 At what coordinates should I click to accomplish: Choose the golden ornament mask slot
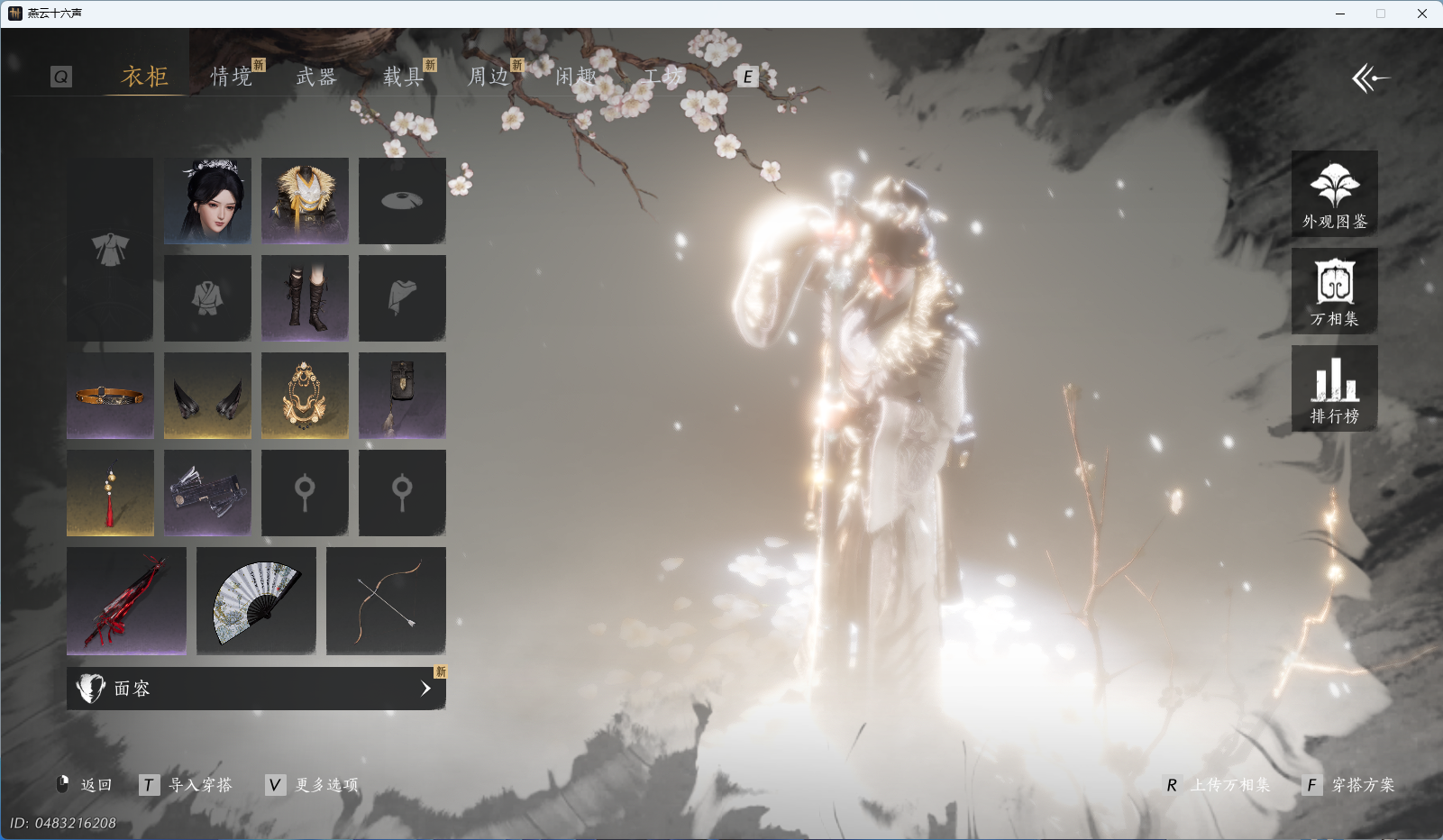305,395
